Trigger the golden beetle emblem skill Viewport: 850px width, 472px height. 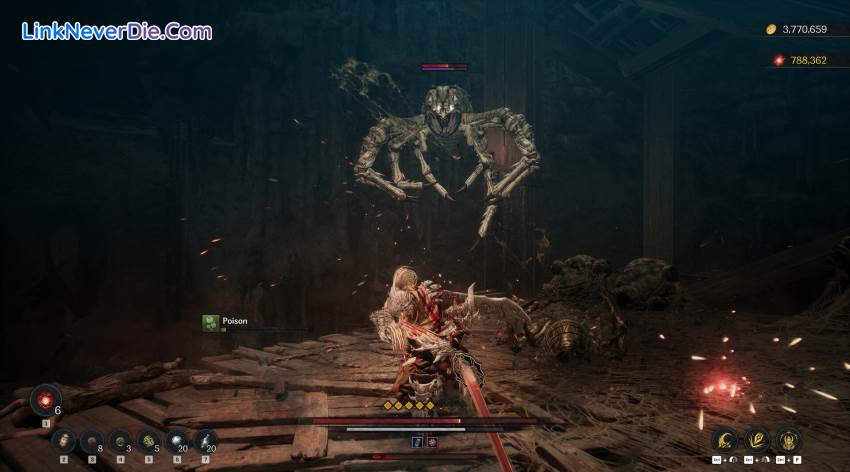click(788, 440)
